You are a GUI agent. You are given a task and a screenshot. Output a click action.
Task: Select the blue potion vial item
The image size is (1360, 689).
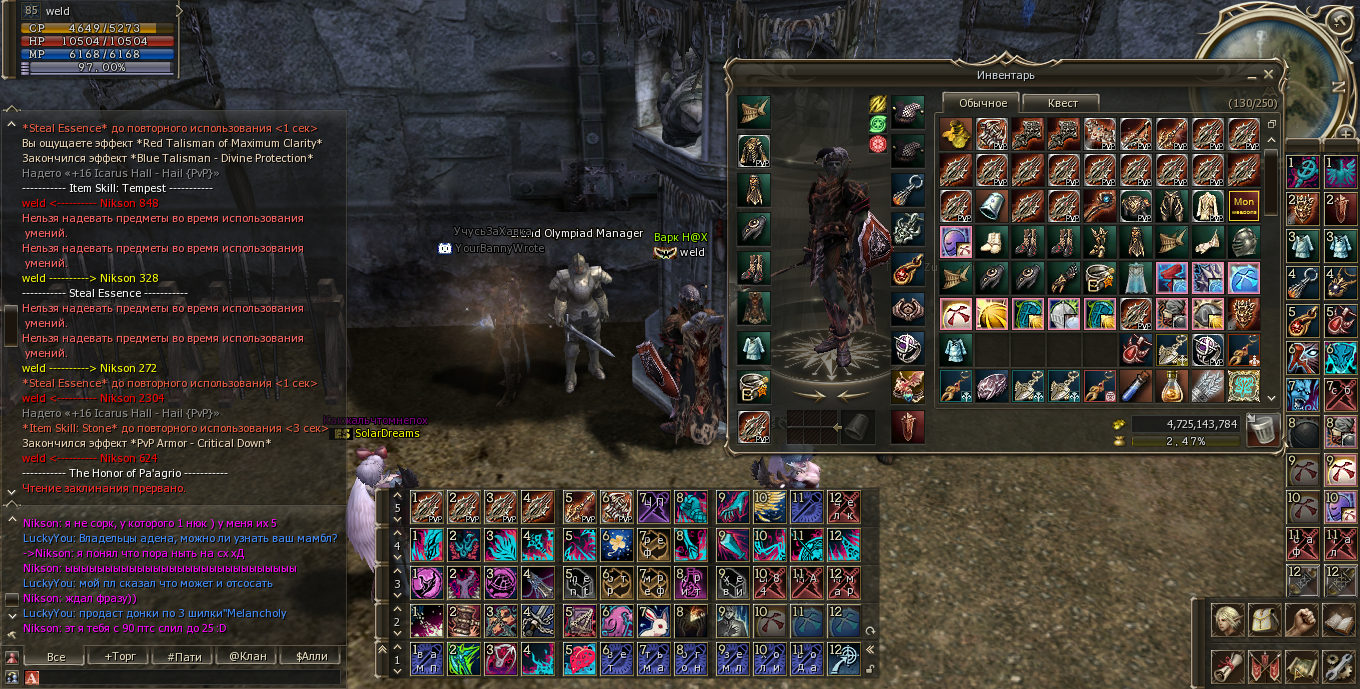point(1136,385)
